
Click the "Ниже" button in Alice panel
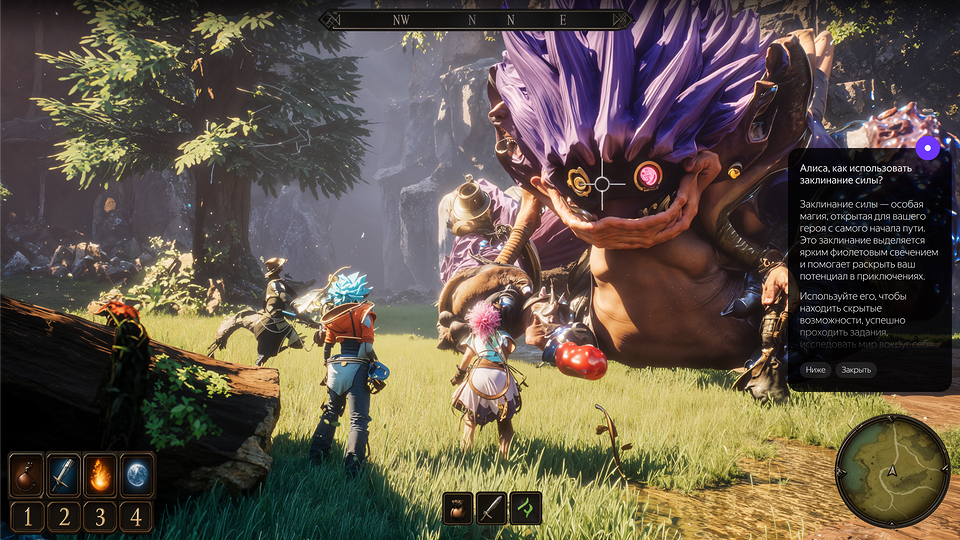[x=816, y=370]
